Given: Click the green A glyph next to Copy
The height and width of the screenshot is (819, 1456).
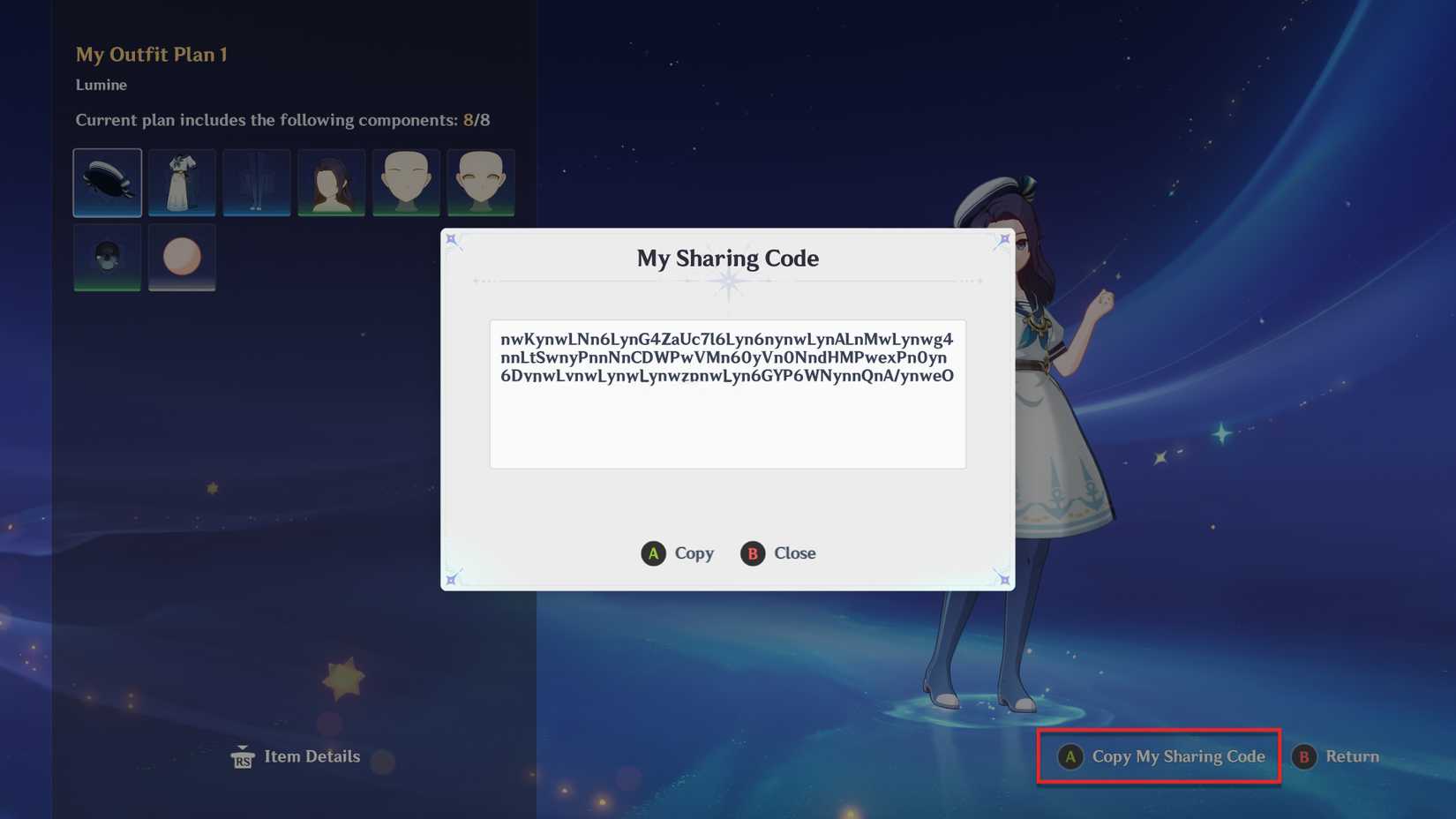Looking at the screenshot, I should (652, 553).
